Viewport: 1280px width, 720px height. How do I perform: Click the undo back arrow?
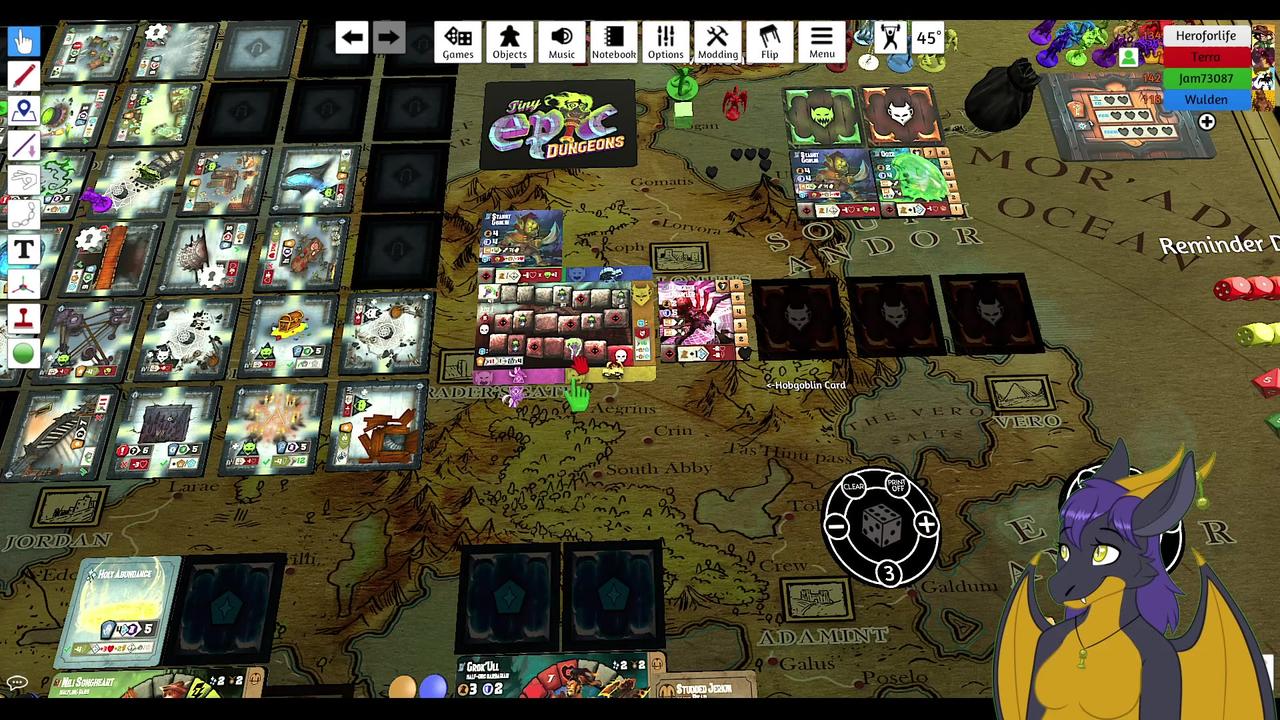[352, 37]
